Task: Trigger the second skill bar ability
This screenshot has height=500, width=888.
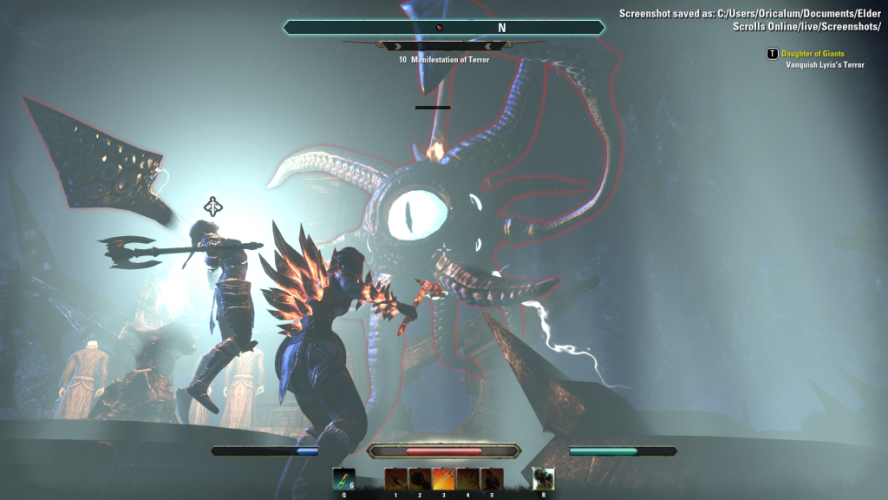Action: [420, 479]
